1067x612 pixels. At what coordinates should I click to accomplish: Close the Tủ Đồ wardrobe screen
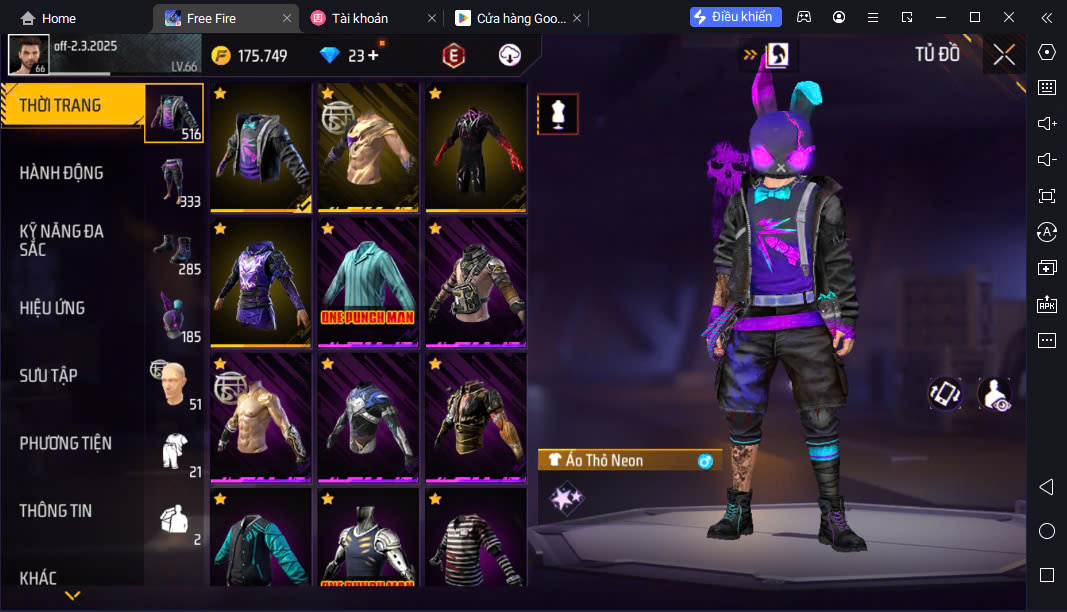pos(1004,55)
